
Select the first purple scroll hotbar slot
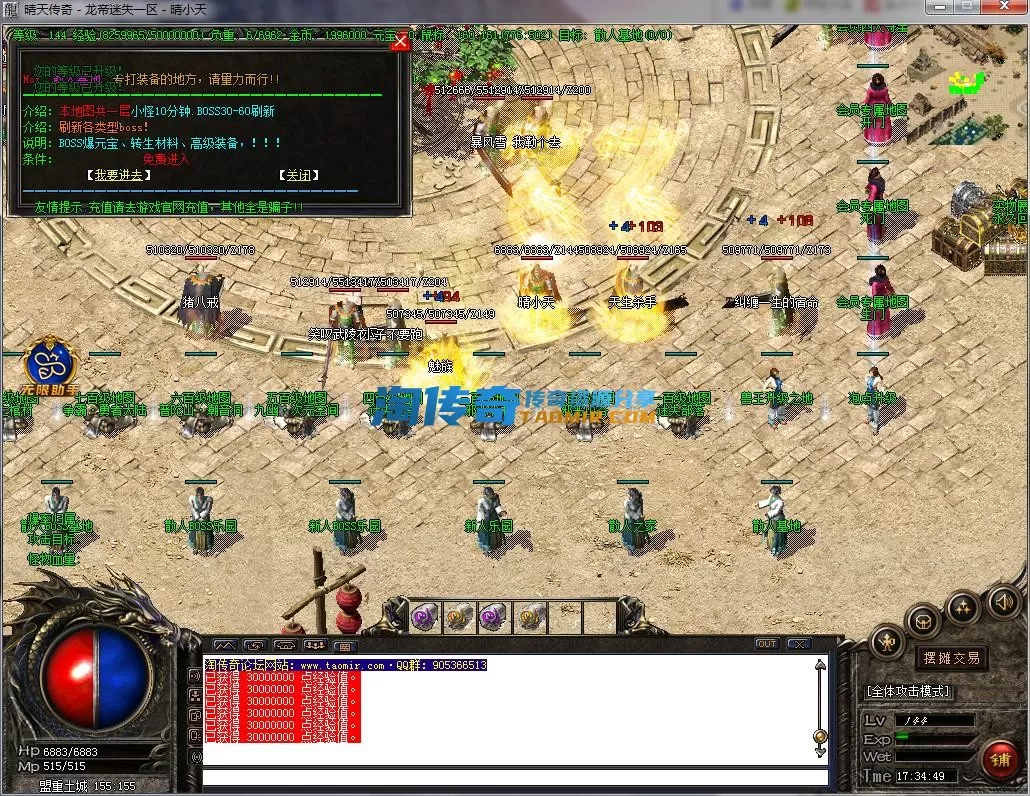click(425, 617)
